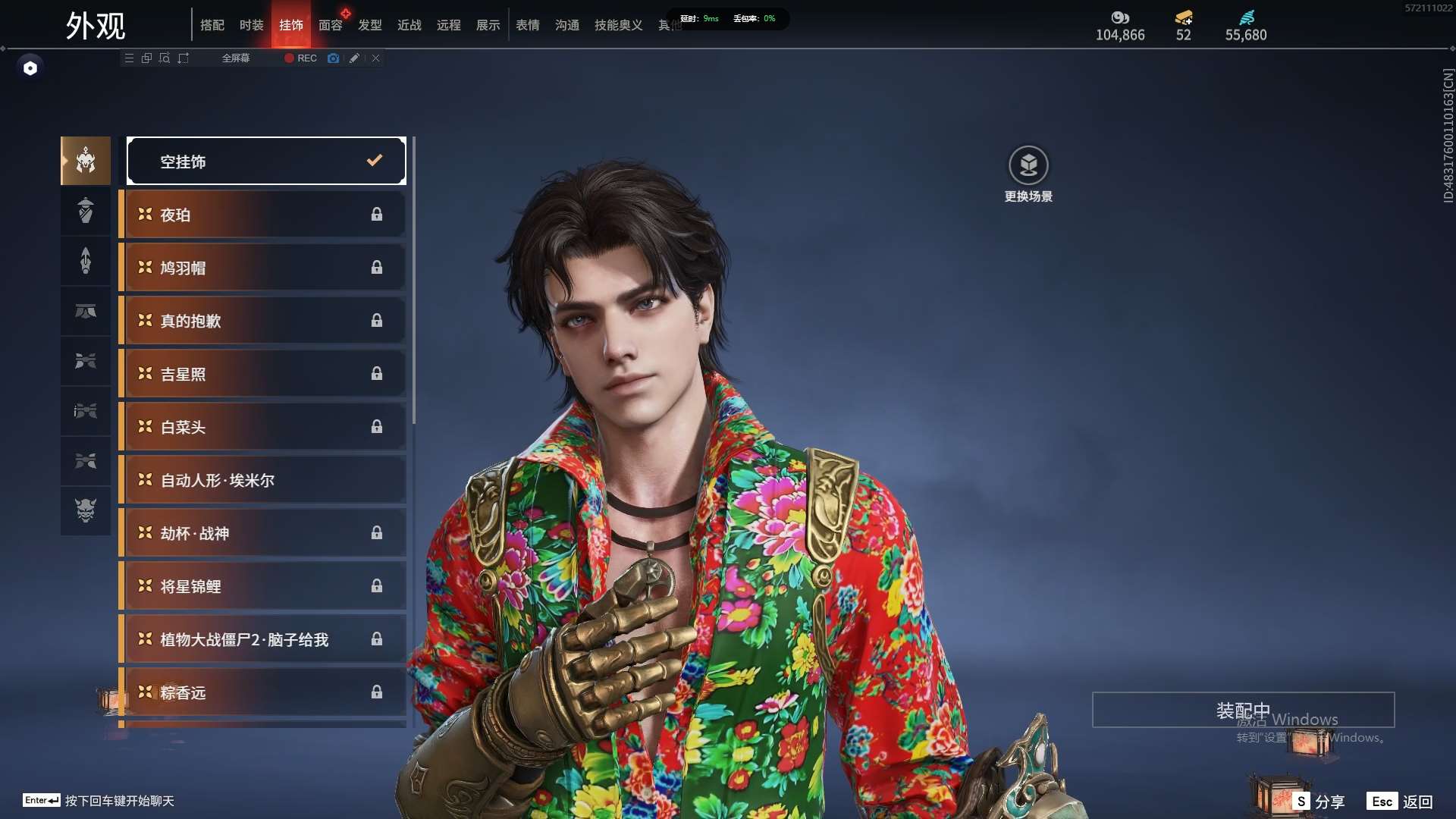Choose the 白菜头 accessory
The width and height of the screenshot is (1456, 819).
coord(262,427)
